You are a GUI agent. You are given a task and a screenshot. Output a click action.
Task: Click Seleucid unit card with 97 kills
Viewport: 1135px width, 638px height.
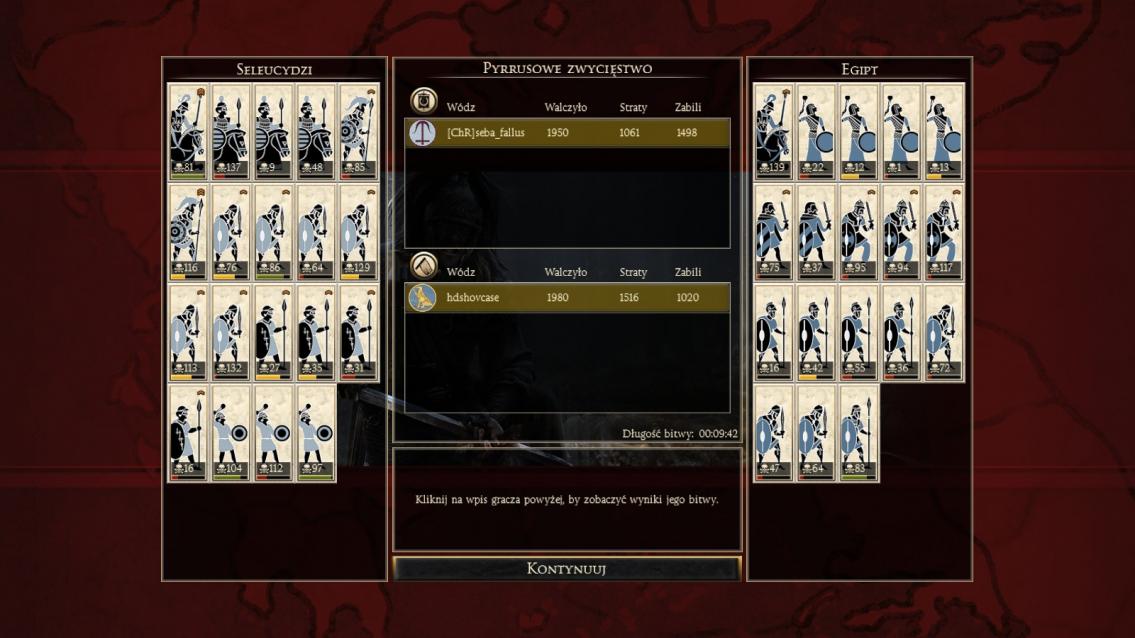[x=317, y=433]
